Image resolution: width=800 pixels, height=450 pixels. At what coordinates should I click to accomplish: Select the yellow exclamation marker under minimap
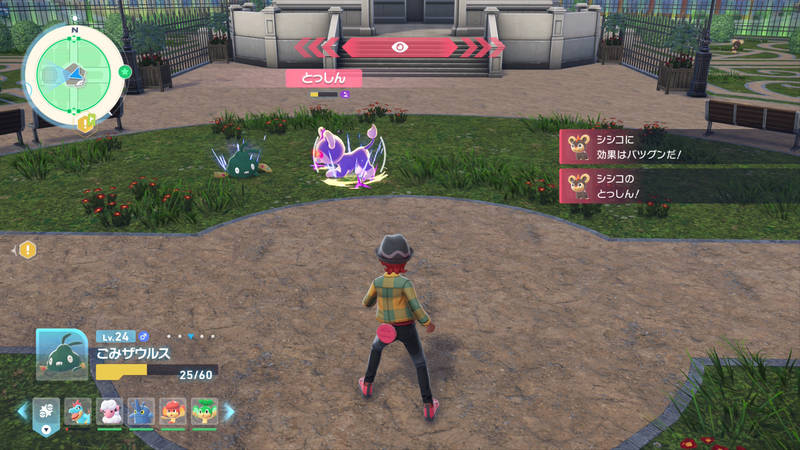(86, 122)
